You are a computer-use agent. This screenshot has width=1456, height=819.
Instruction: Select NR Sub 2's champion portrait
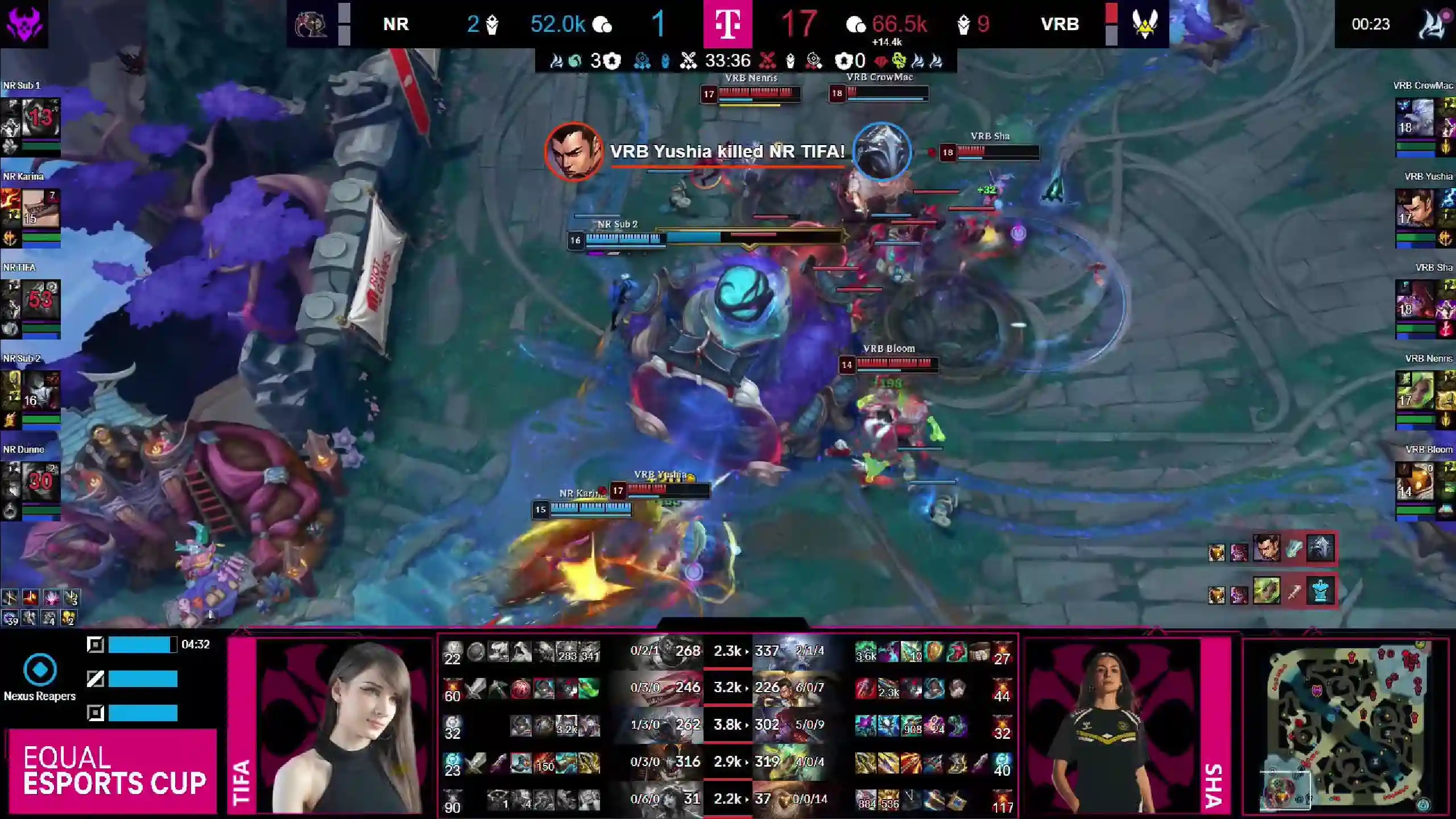[40, 391]
